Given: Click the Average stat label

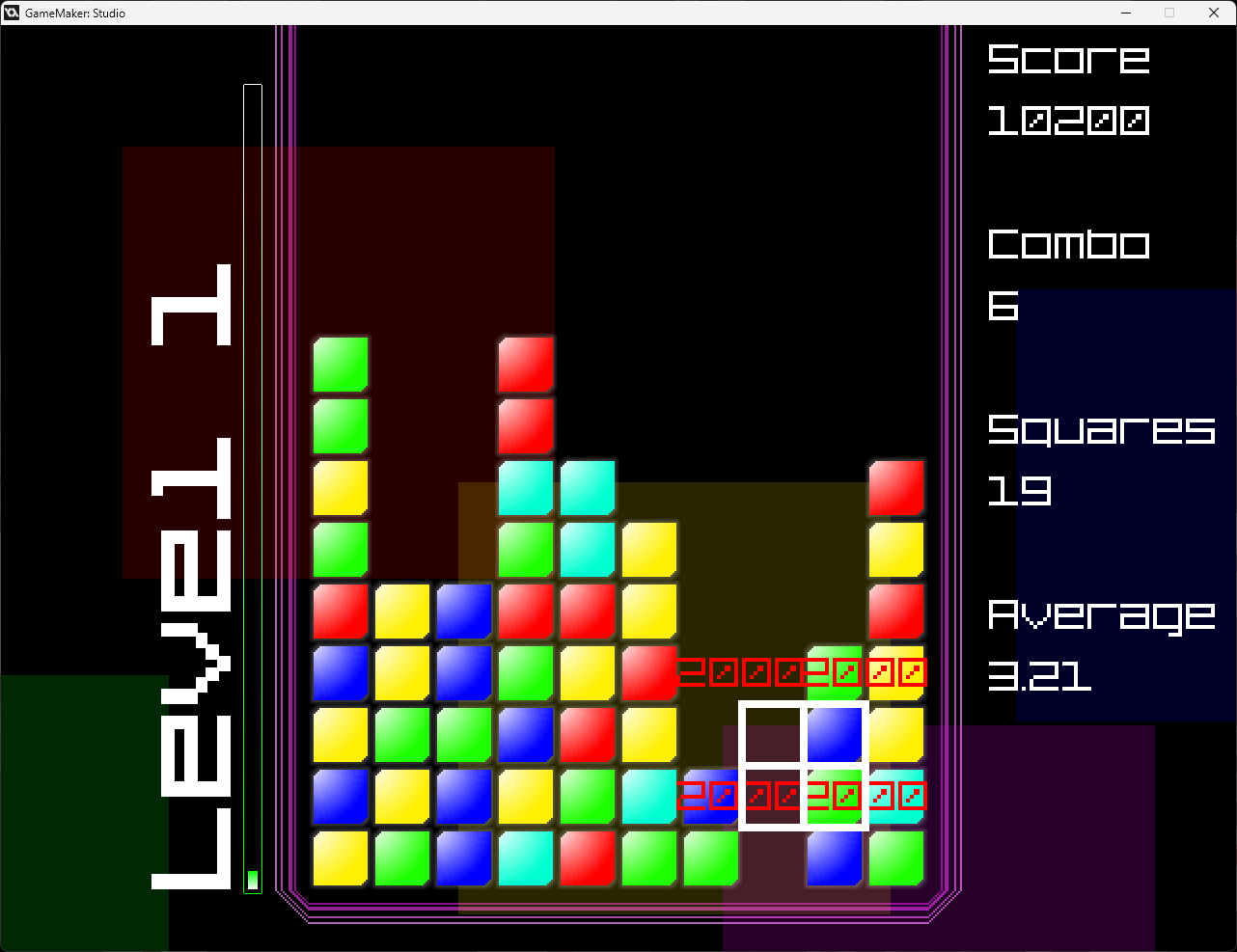Looking at the screenshot, I should point(1100,615).
